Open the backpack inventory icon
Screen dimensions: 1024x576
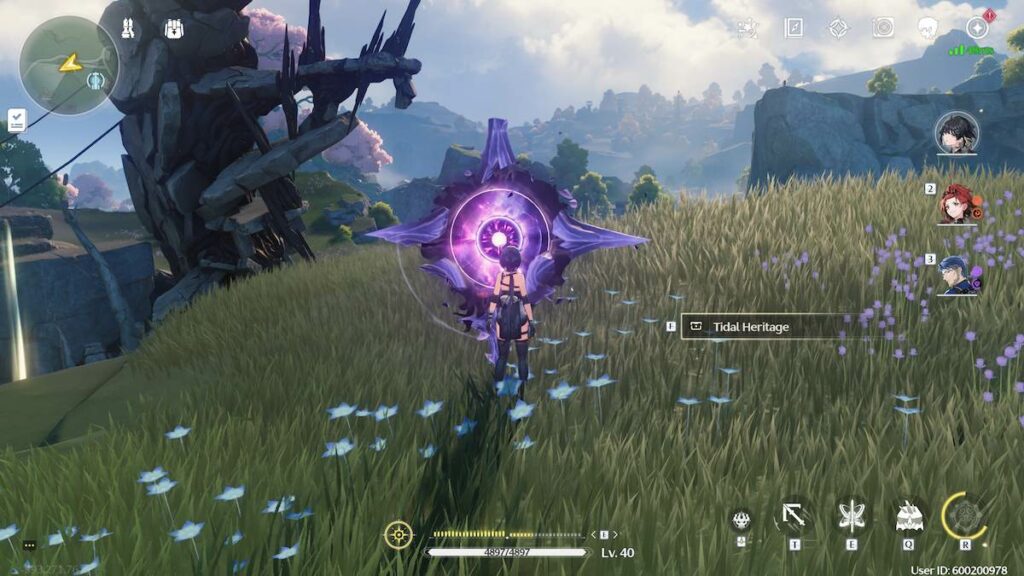point(174,29)
